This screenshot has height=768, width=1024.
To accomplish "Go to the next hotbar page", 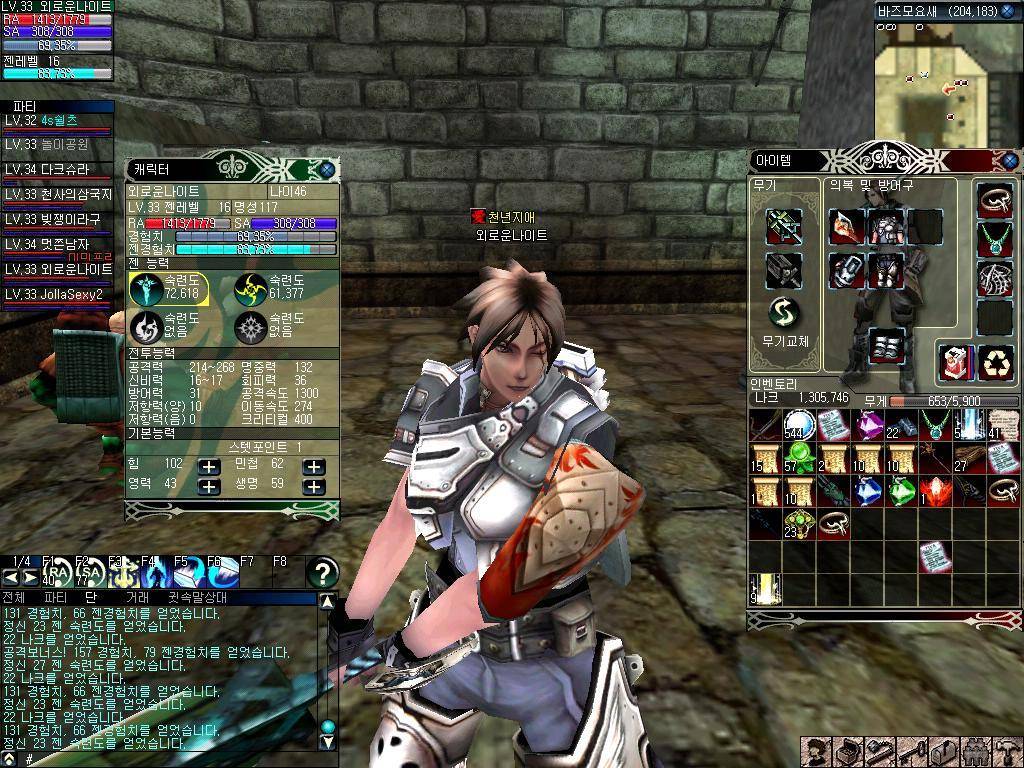I will coord(29,577).
